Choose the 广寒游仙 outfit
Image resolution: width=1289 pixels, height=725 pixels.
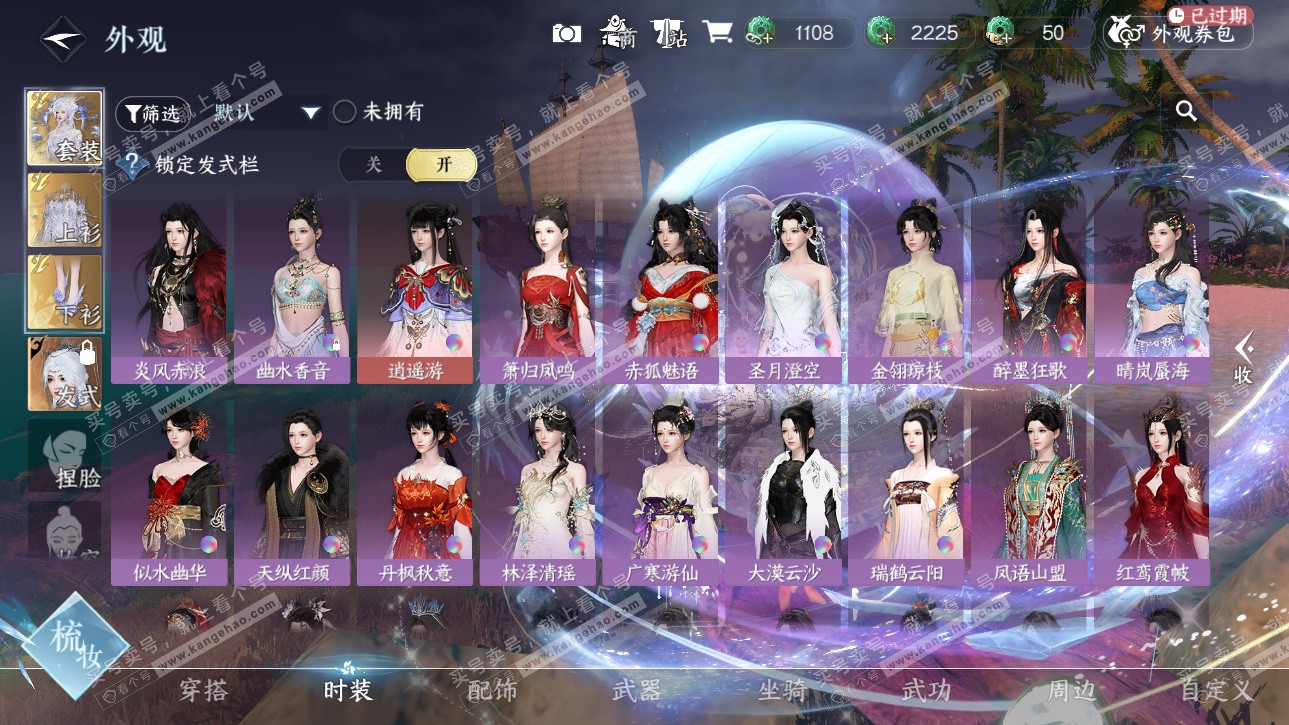click(x=660, y=492)
